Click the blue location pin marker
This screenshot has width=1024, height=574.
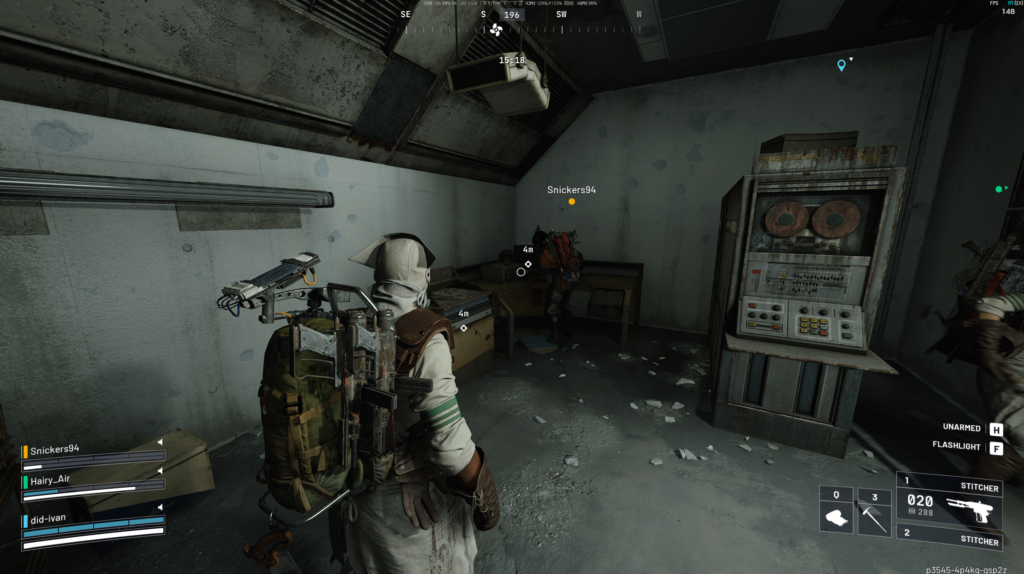(x=841, y=65)
